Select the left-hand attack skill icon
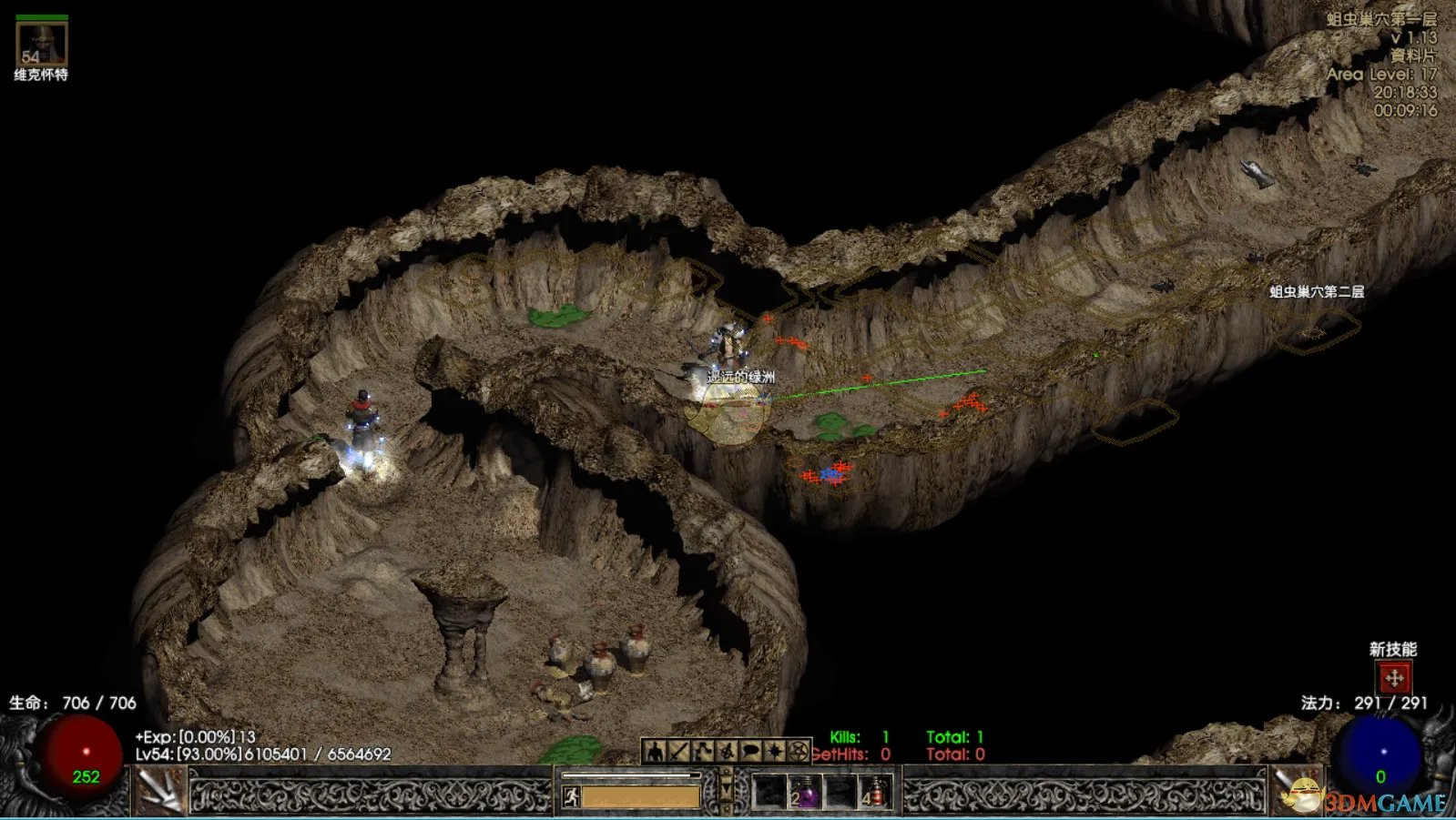The image size is (1456, 820). 161,790
